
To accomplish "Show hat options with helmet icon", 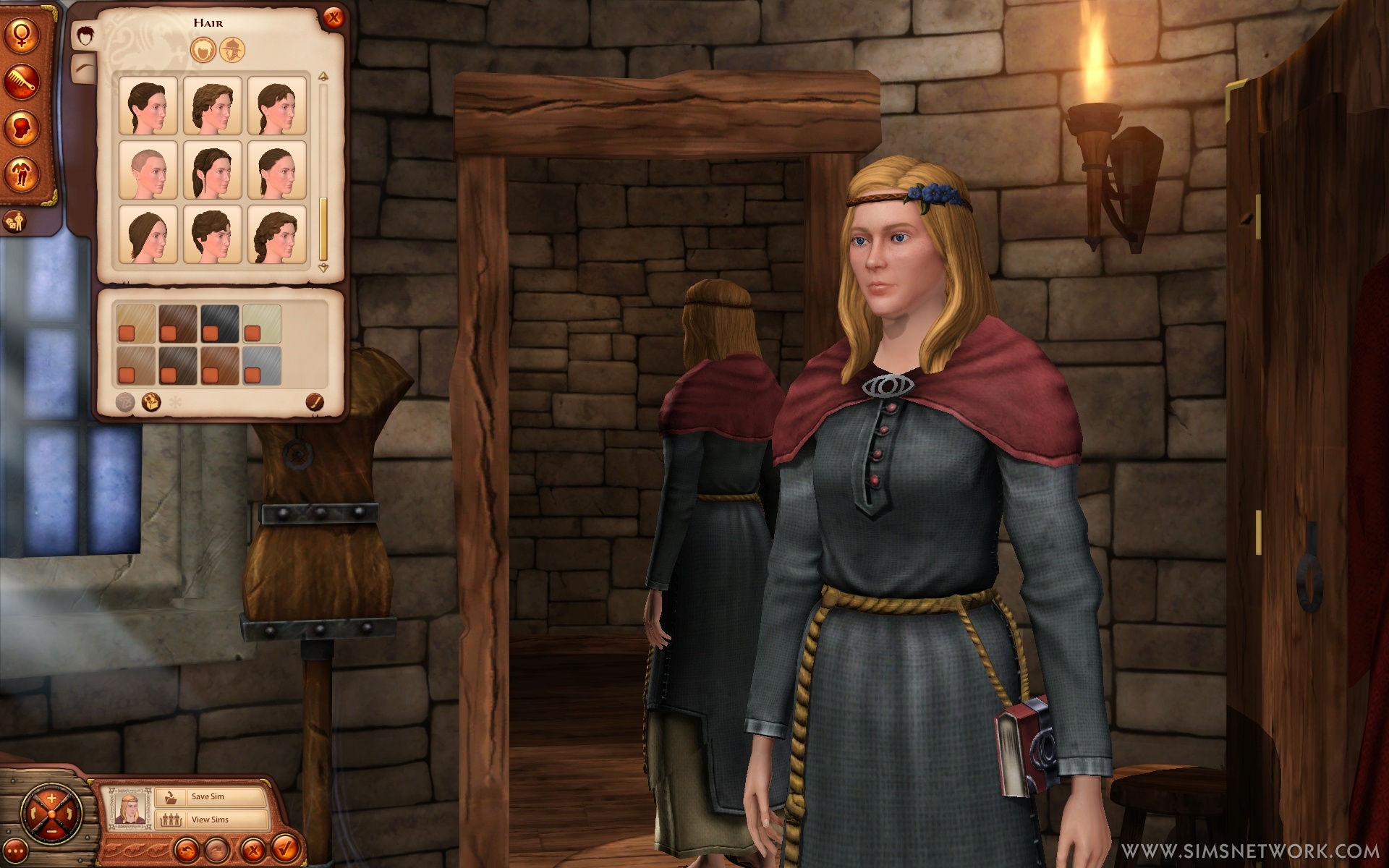I will pyautogui.click(x=232, y=50).
